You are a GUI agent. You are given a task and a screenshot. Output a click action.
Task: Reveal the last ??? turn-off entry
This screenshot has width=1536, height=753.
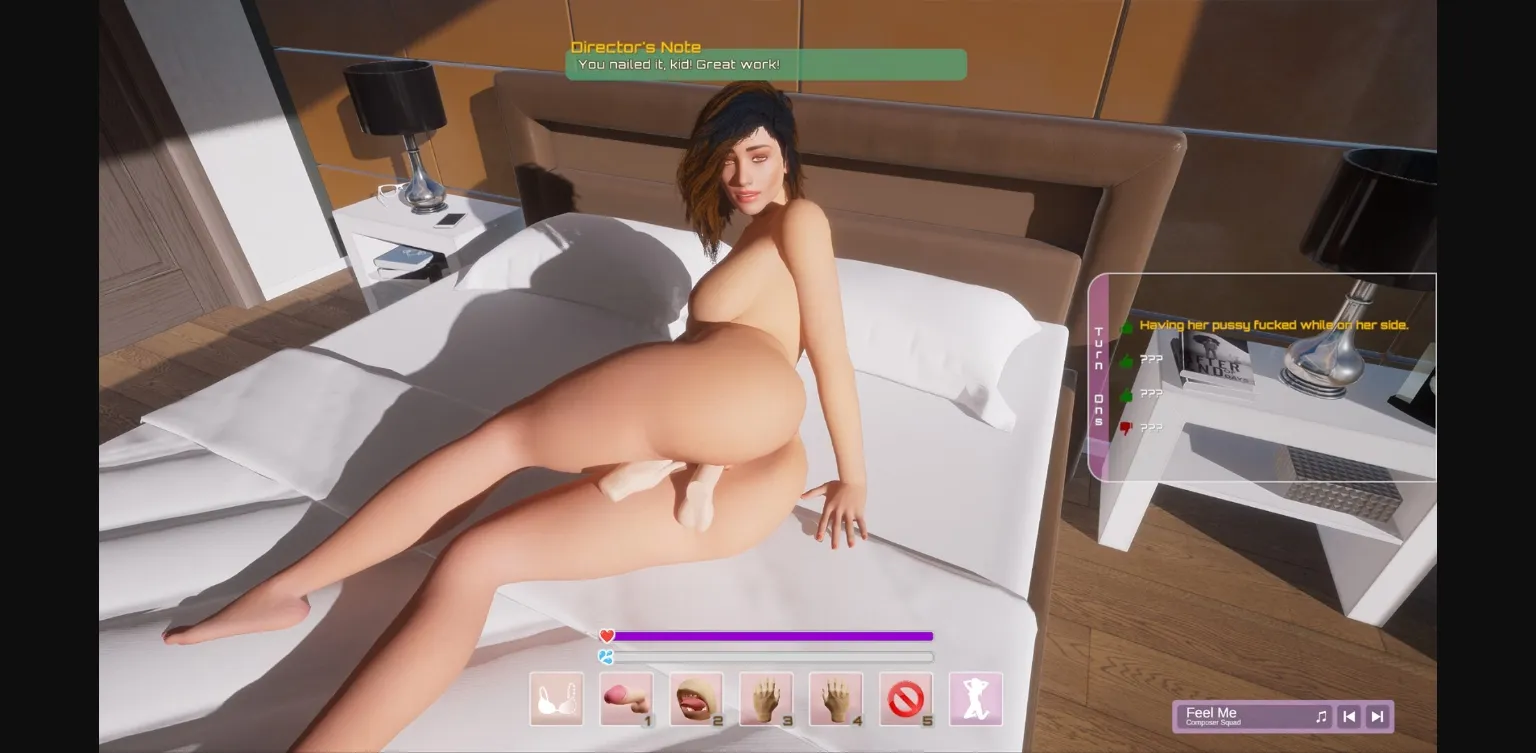pyautogui.click(x=1151, y=427)
